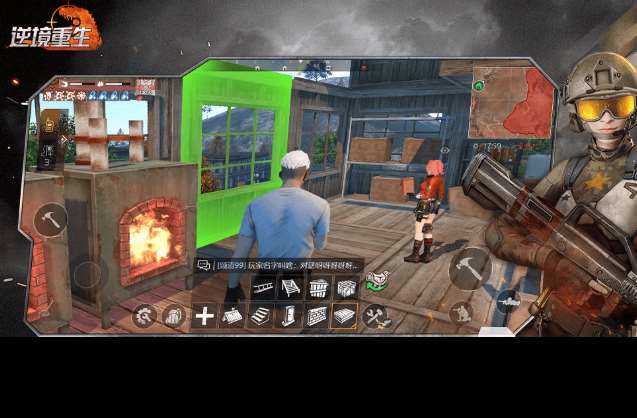Toggle the hammer and wrench build mode
Screen dimensions: 637x418
(x=376, y=317)
